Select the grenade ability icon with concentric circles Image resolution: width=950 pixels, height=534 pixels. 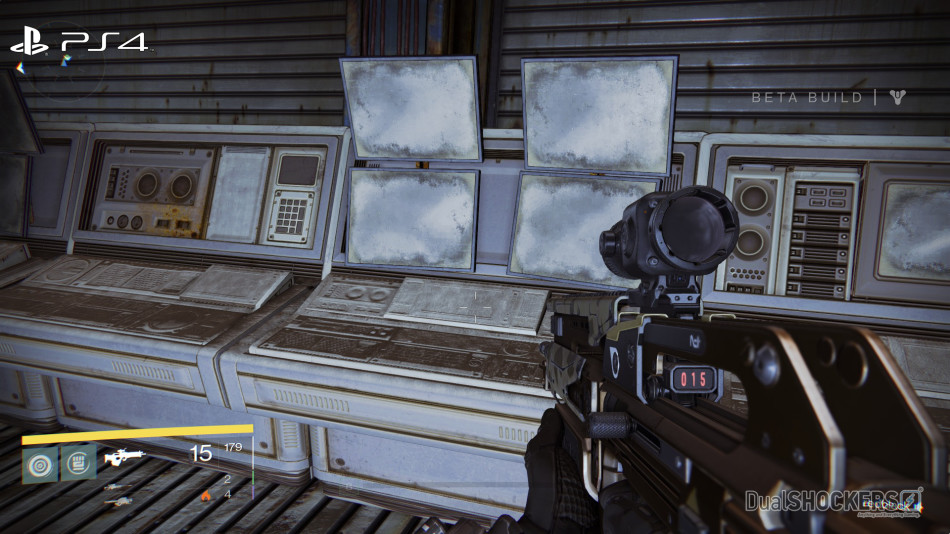(40, 464)
